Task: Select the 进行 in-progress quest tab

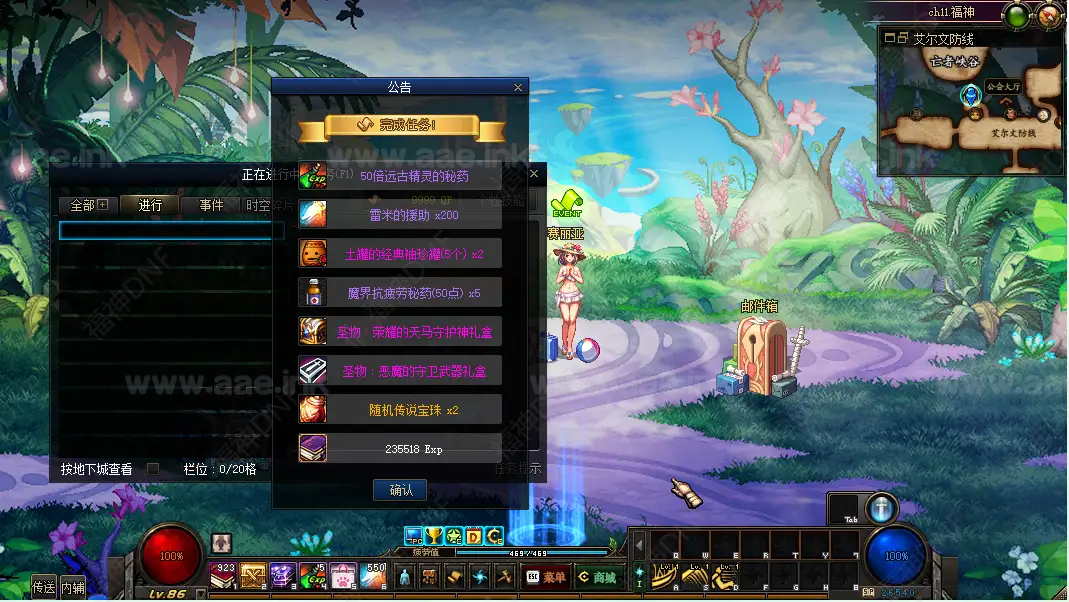Action: (x=150, y=205)
